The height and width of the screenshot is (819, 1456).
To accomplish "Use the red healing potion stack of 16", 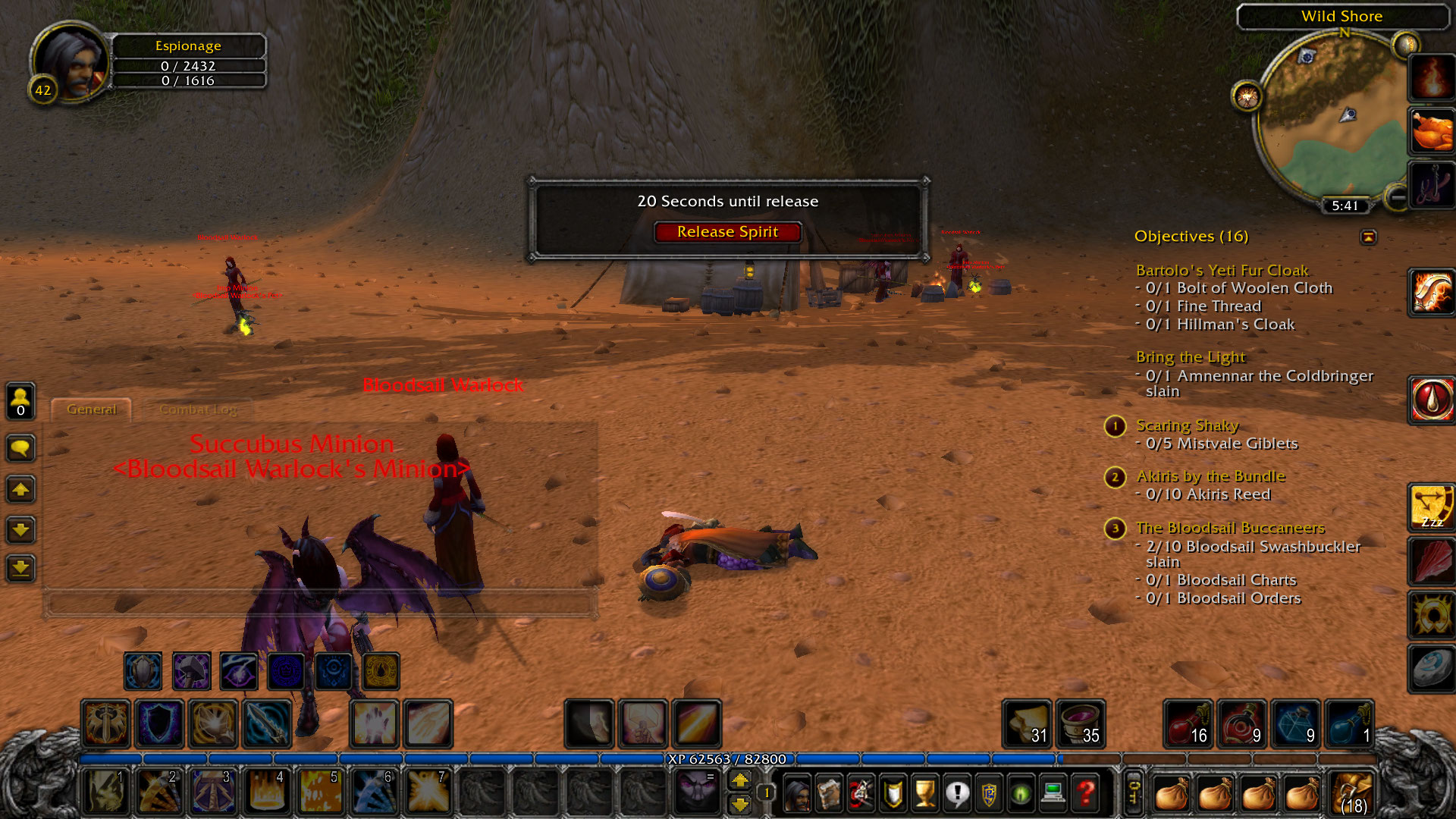I will pos(1188,723).
